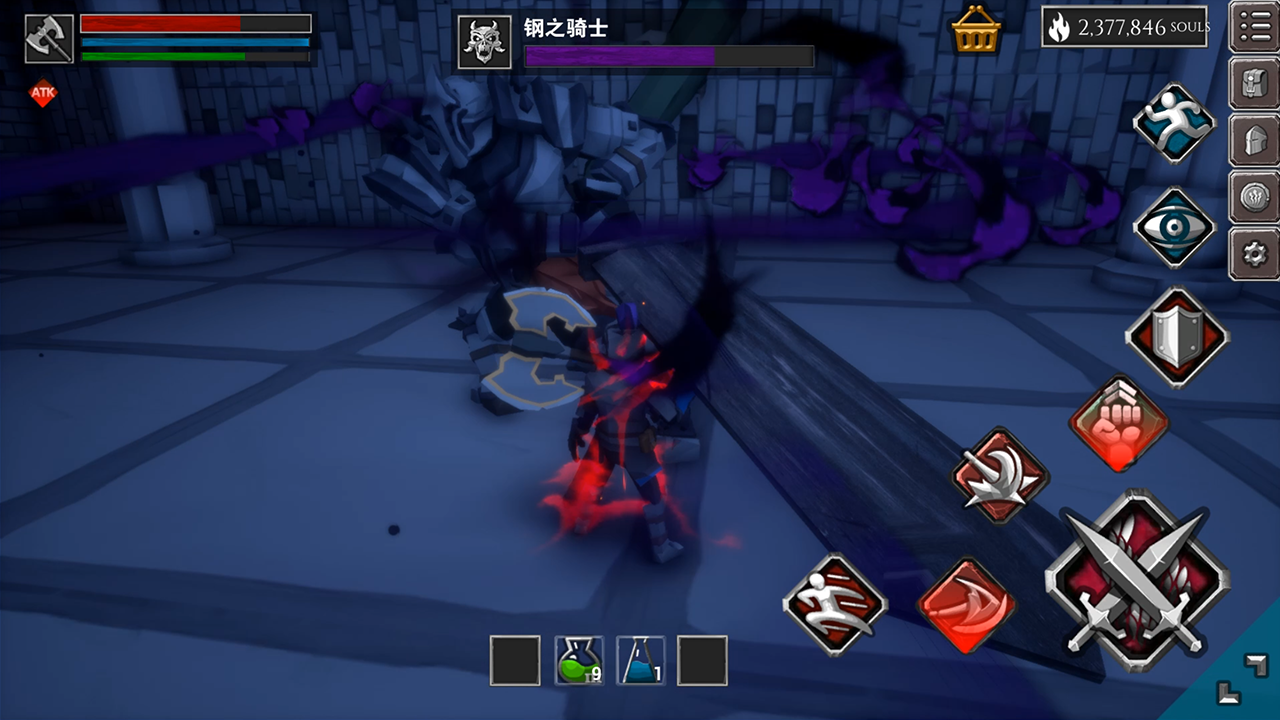Open the game settings gear

click(1255, 254)
